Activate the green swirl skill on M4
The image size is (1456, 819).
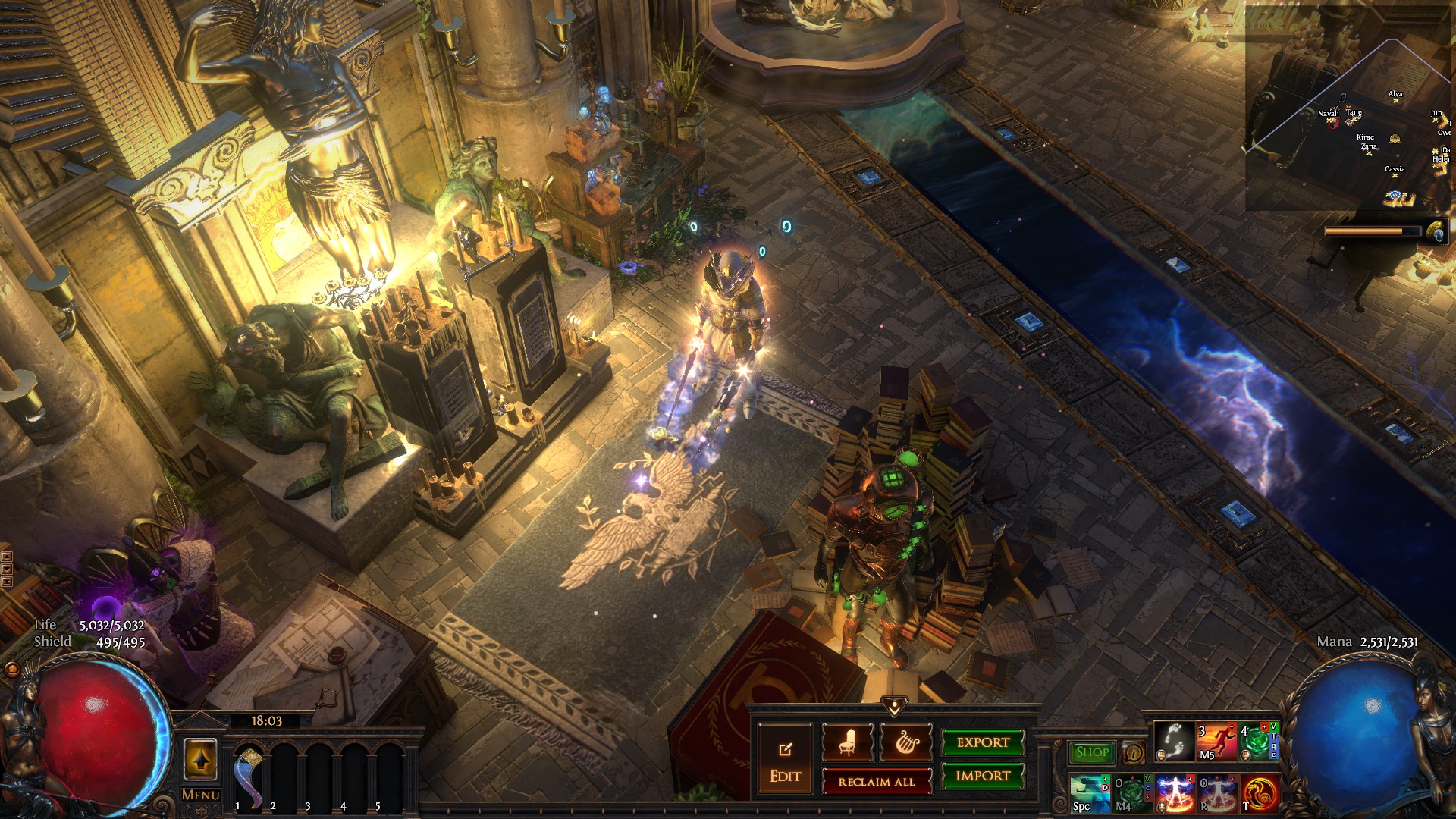[x=1131, y=793]
